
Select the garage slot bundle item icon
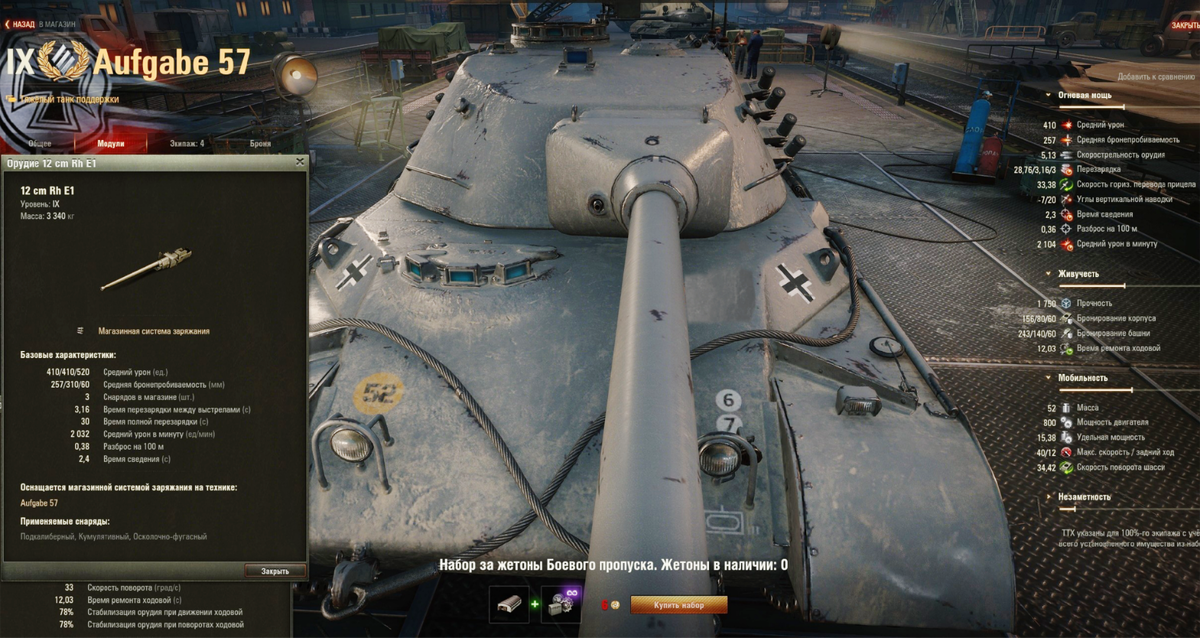tap(509, 605)
